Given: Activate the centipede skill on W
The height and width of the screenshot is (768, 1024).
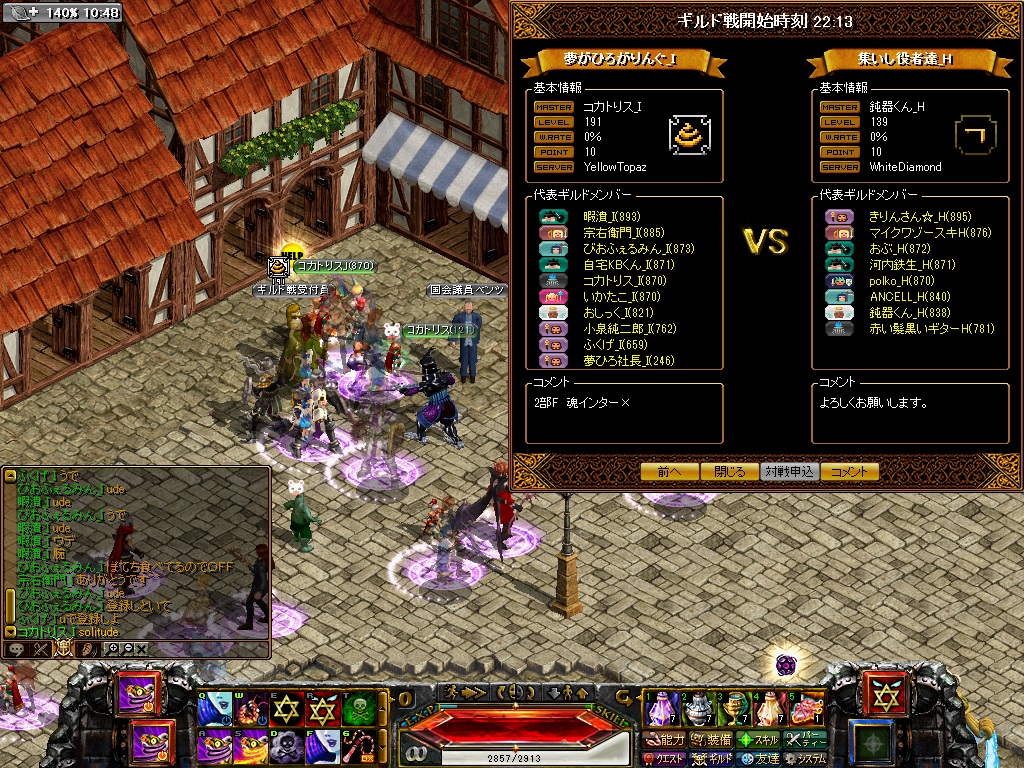Looking at the screenshot, I should pos(251,710).
